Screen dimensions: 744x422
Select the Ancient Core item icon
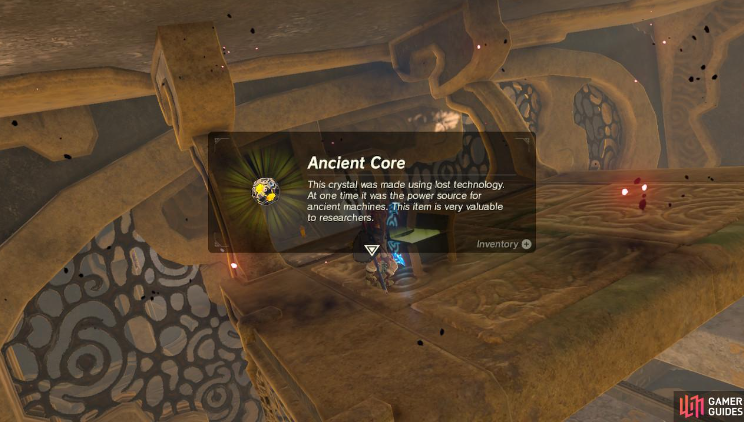(265, 188)
